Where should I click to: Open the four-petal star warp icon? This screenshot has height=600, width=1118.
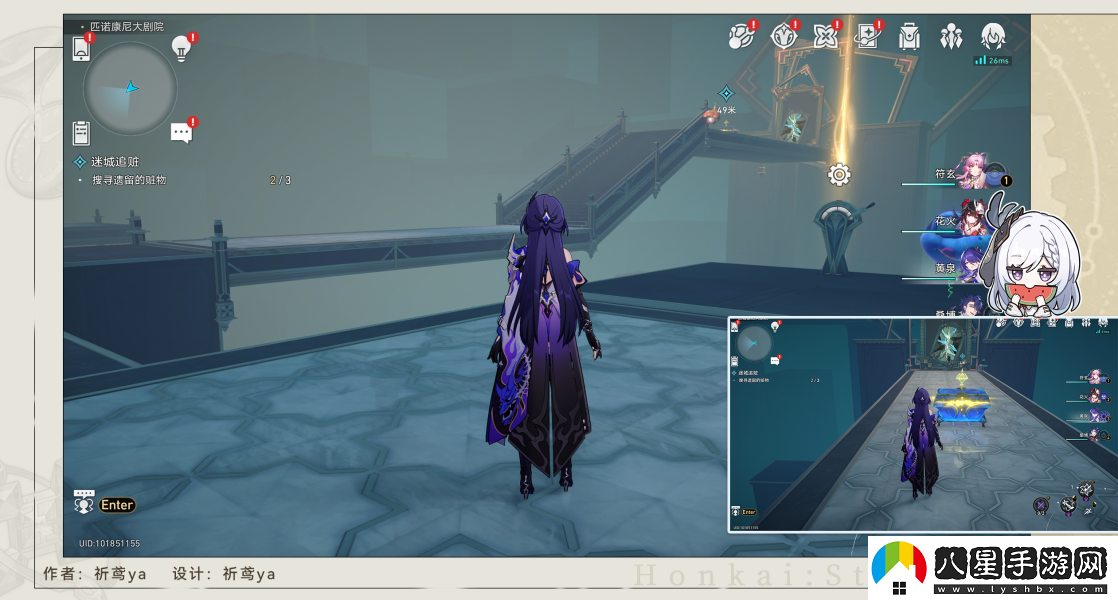825,37
